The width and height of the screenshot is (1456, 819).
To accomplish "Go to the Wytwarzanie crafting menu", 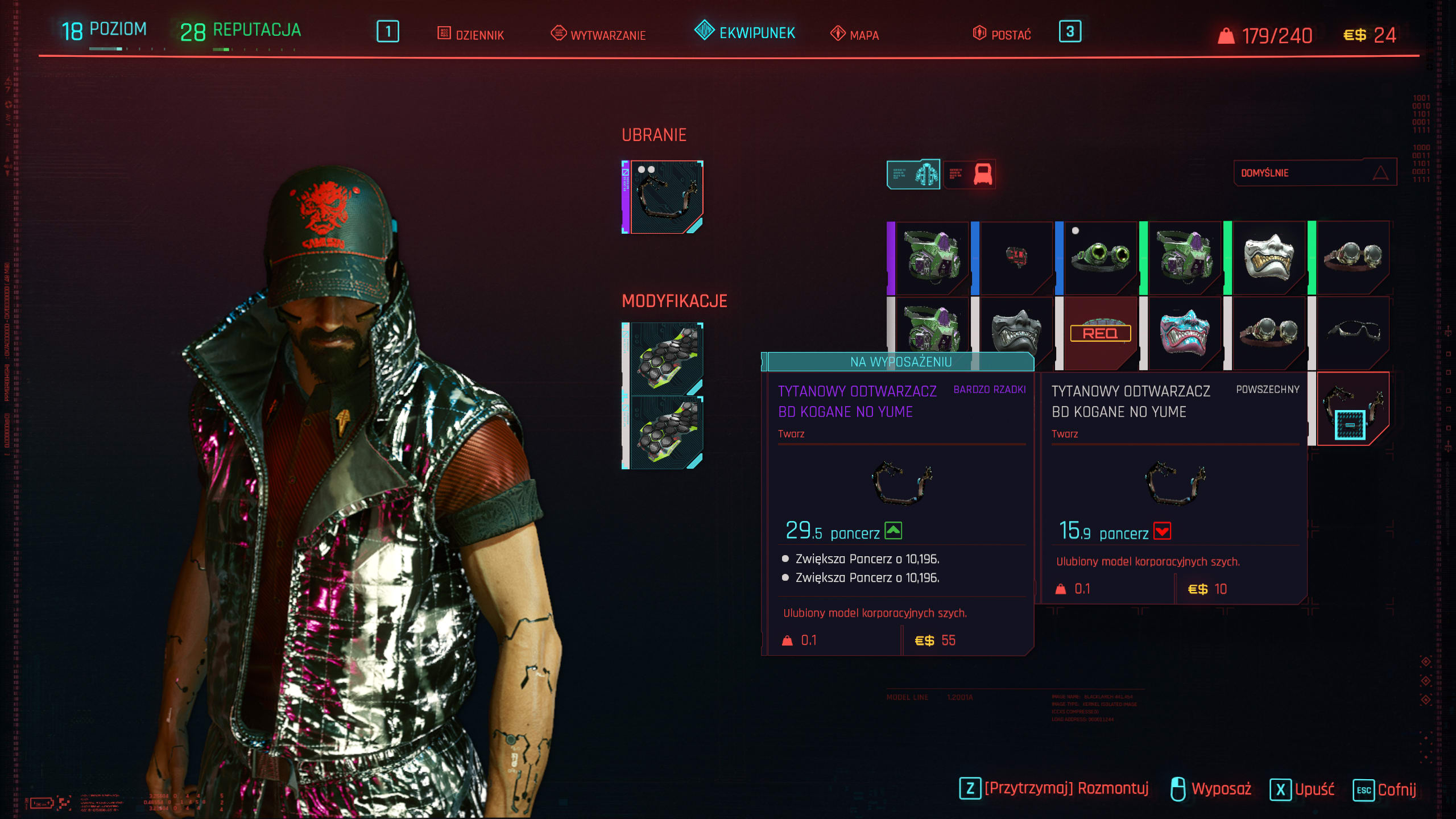I will [598, 35].
